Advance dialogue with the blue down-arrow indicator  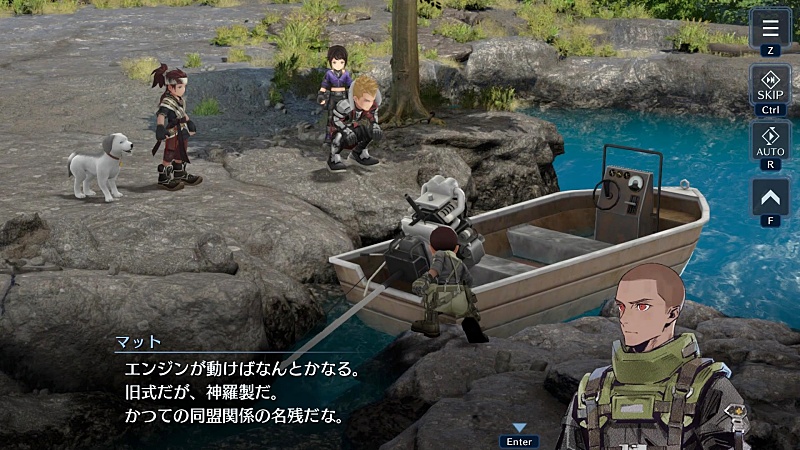pyautogui.click(x=519, y=428)
